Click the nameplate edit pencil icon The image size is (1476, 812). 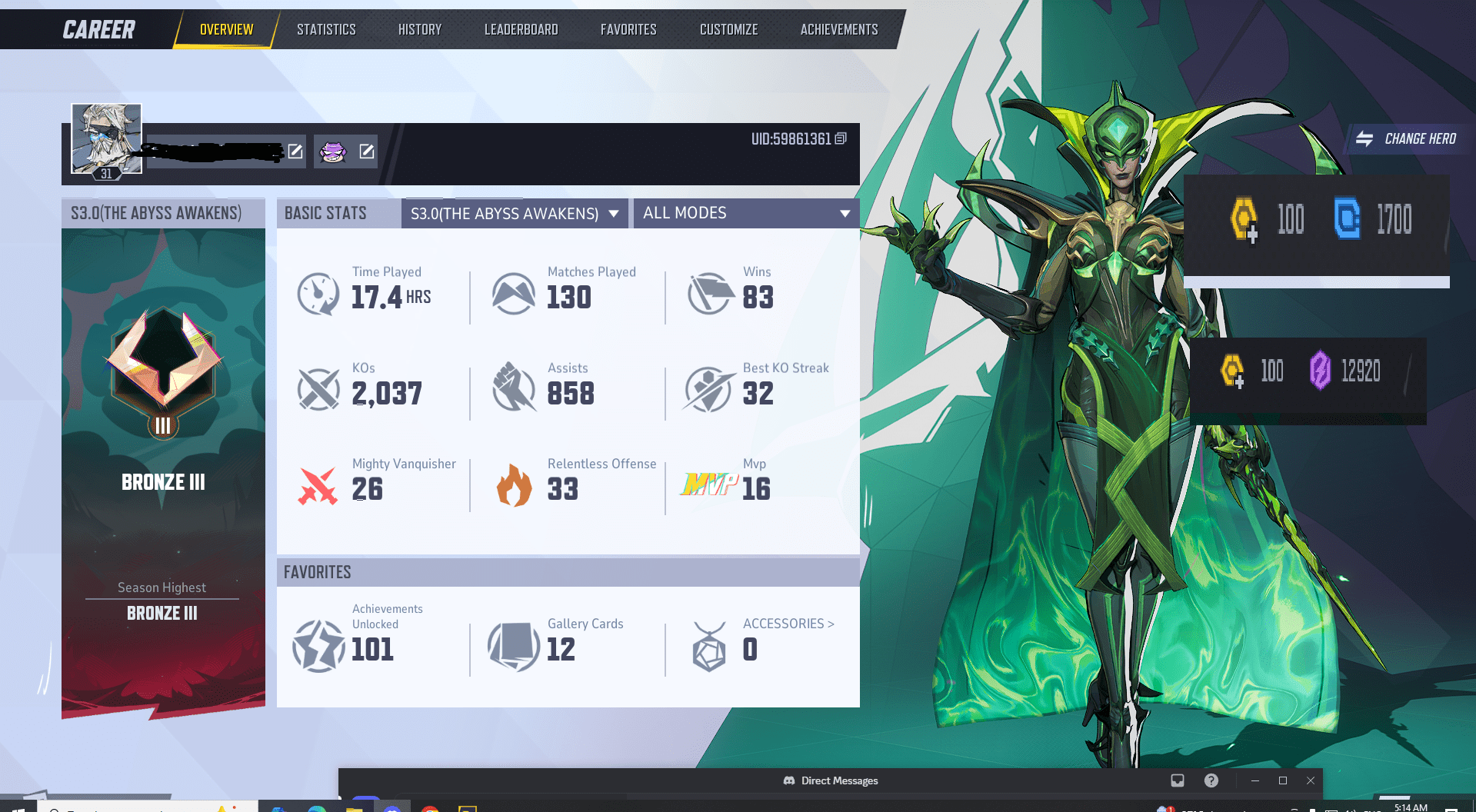368,151
